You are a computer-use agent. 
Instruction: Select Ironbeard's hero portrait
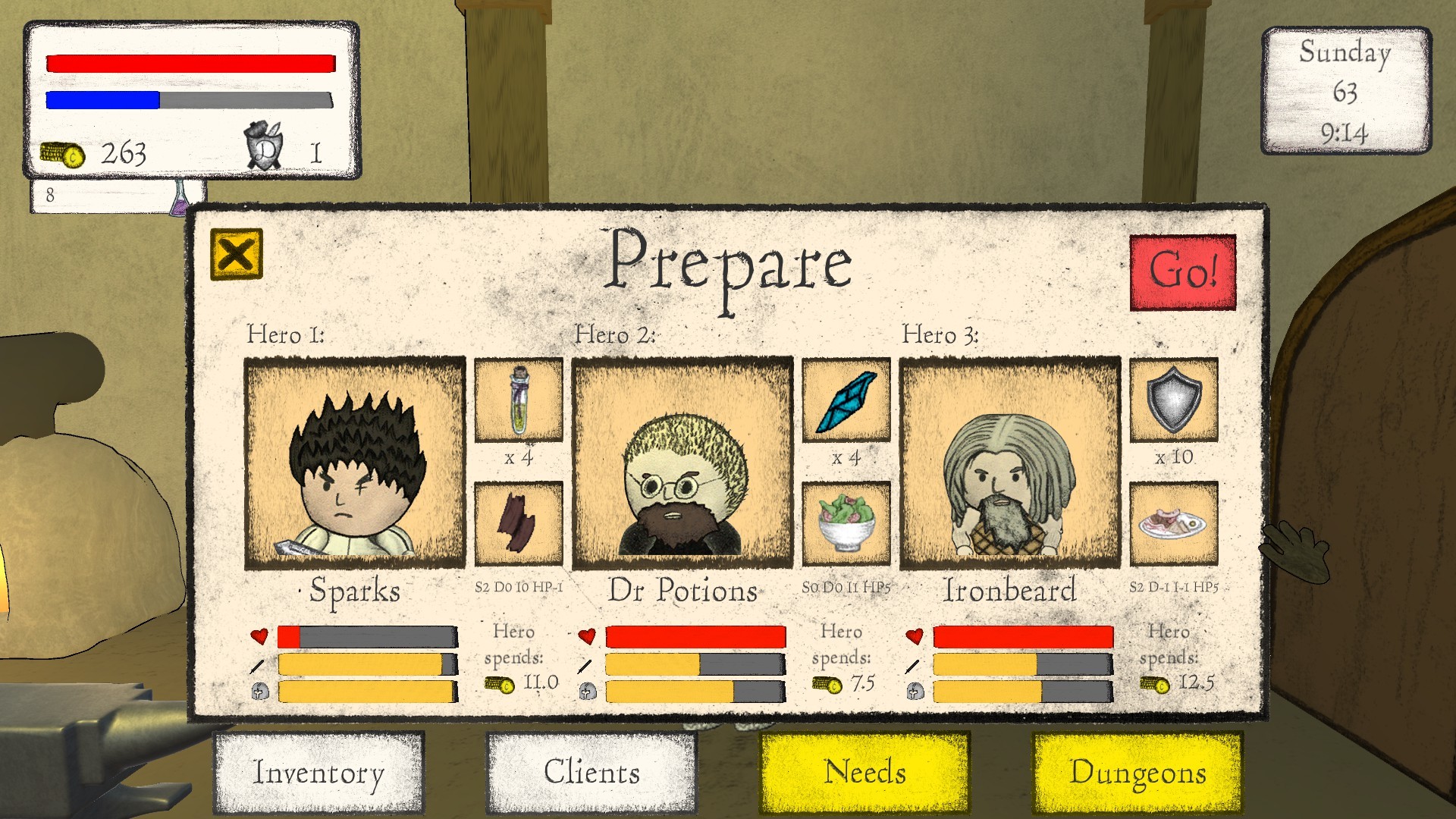coord(1009,463)
